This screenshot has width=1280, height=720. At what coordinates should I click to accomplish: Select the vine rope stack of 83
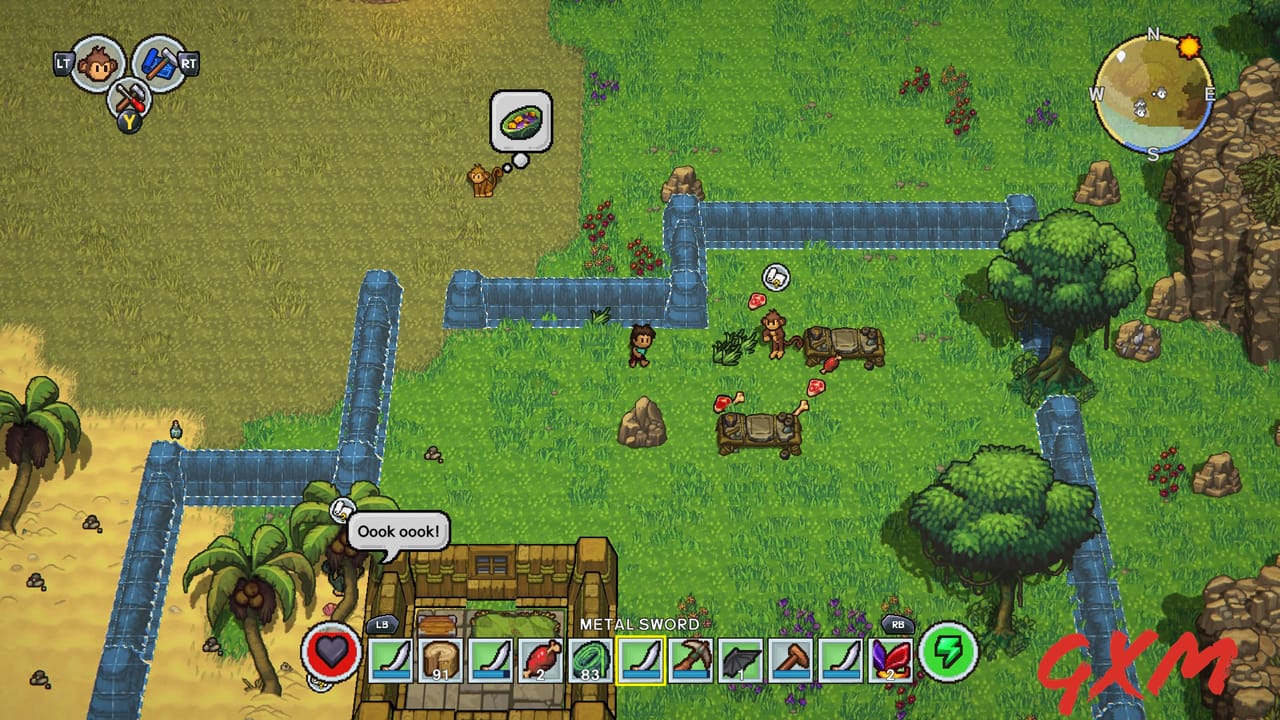pos(588,662)
